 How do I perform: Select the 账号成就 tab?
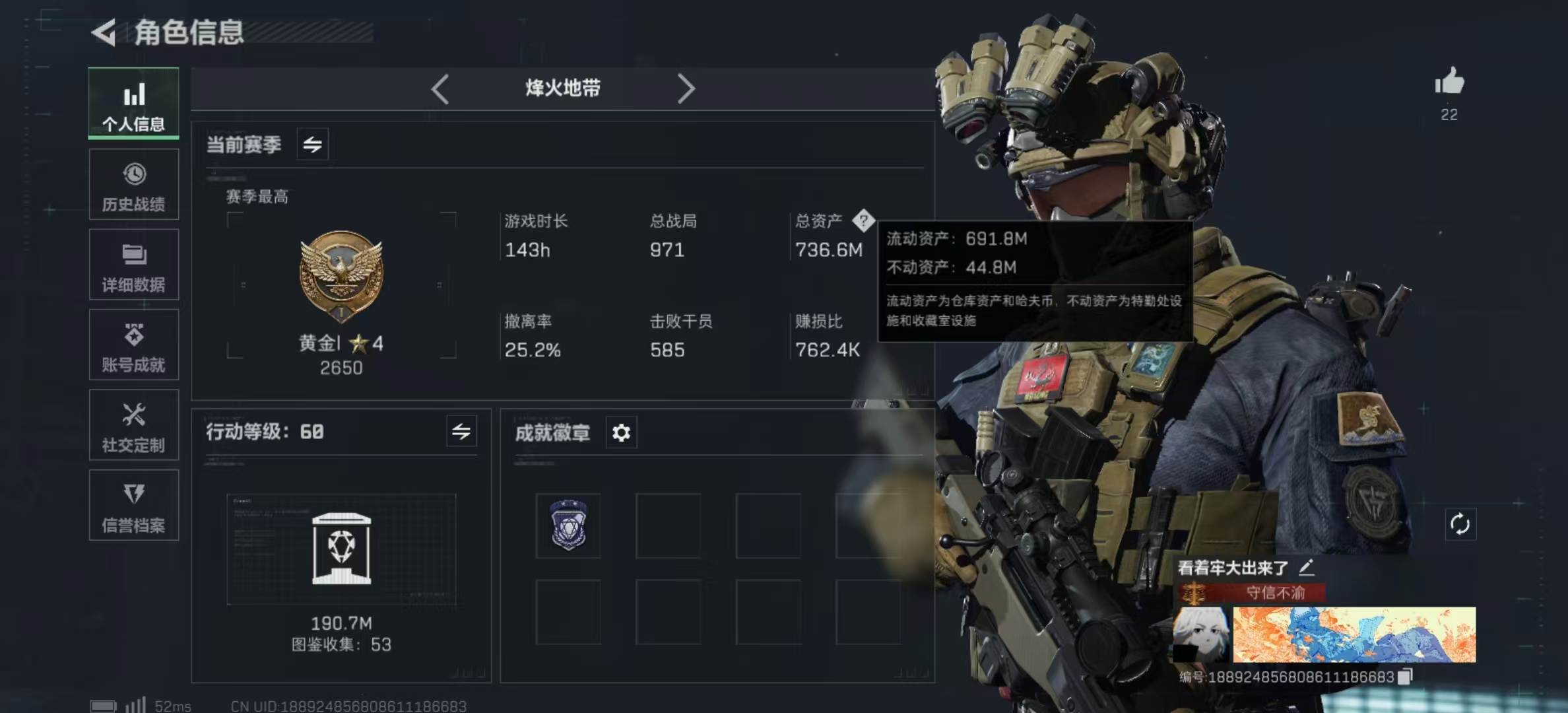134,345
